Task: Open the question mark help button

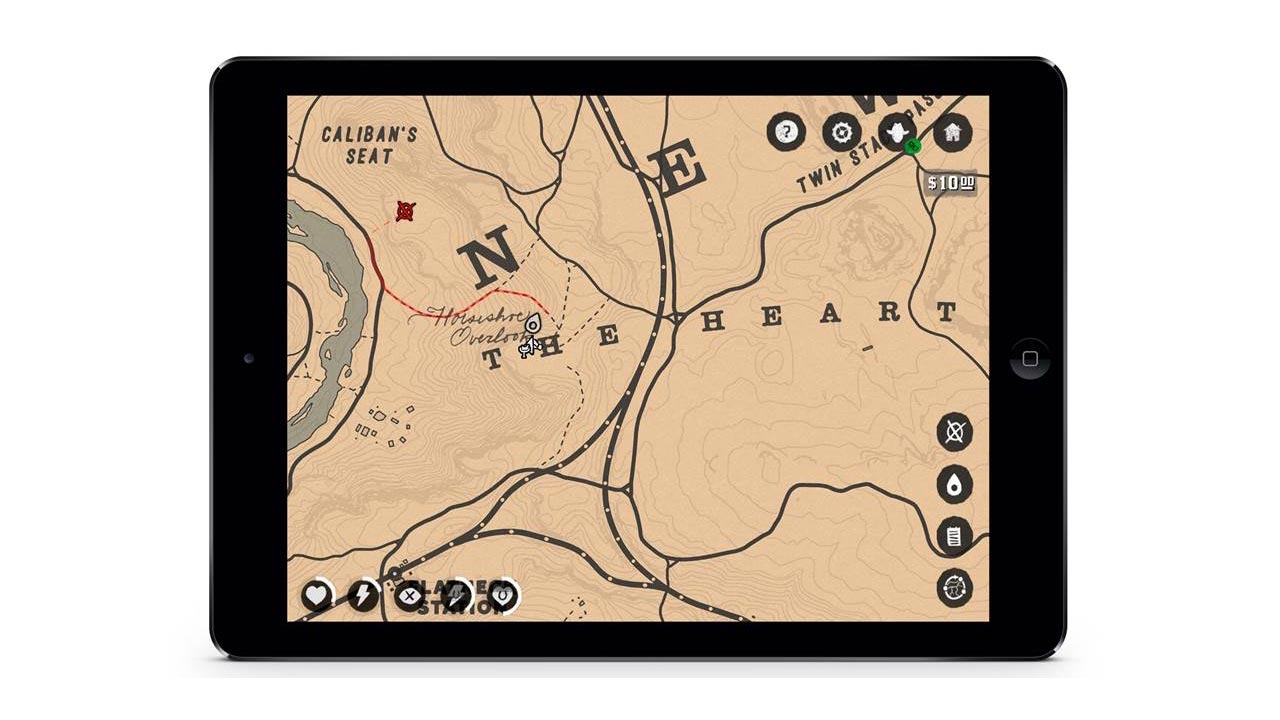Action: point(787,131)
